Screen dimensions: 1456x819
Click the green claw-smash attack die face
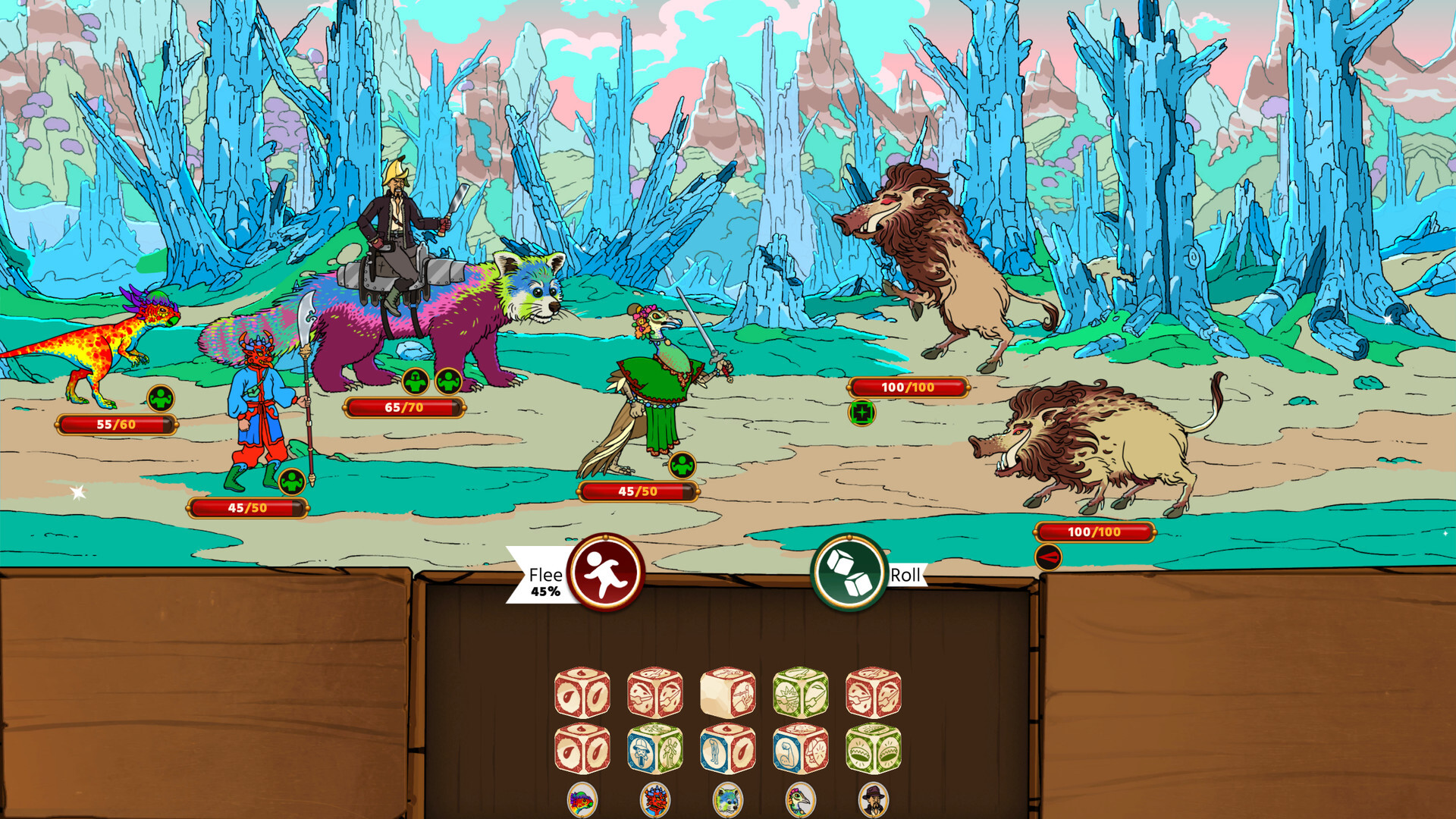[x=788, y=697]
